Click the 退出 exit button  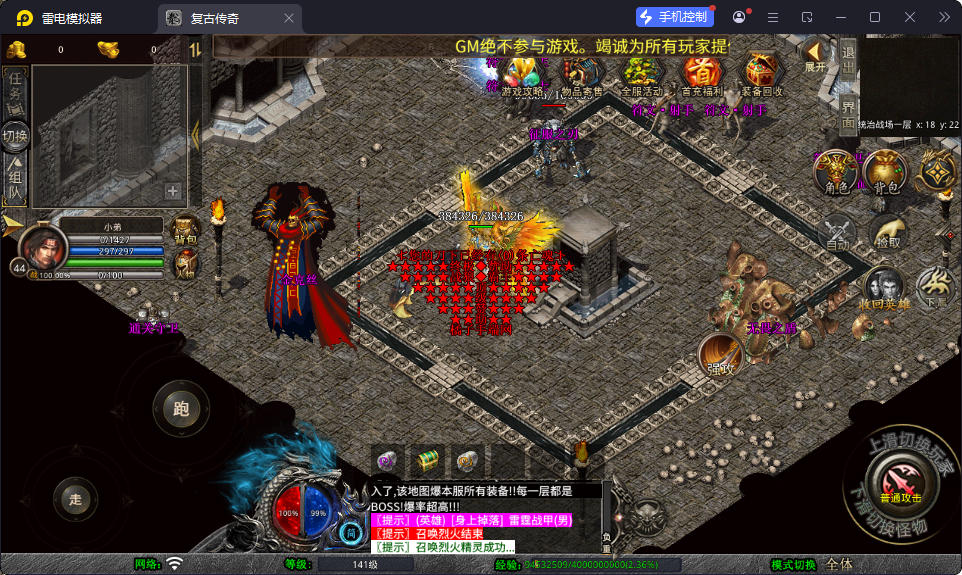click(848, 60)
